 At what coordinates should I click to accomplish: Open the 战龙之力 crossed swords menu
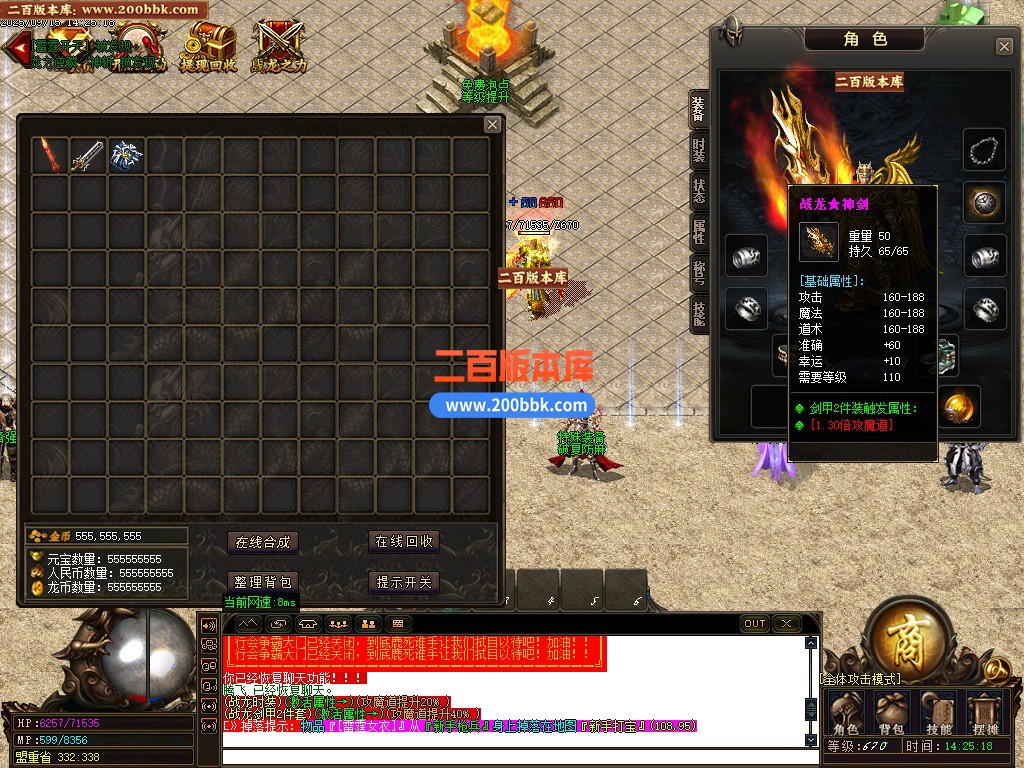point(278,46)
